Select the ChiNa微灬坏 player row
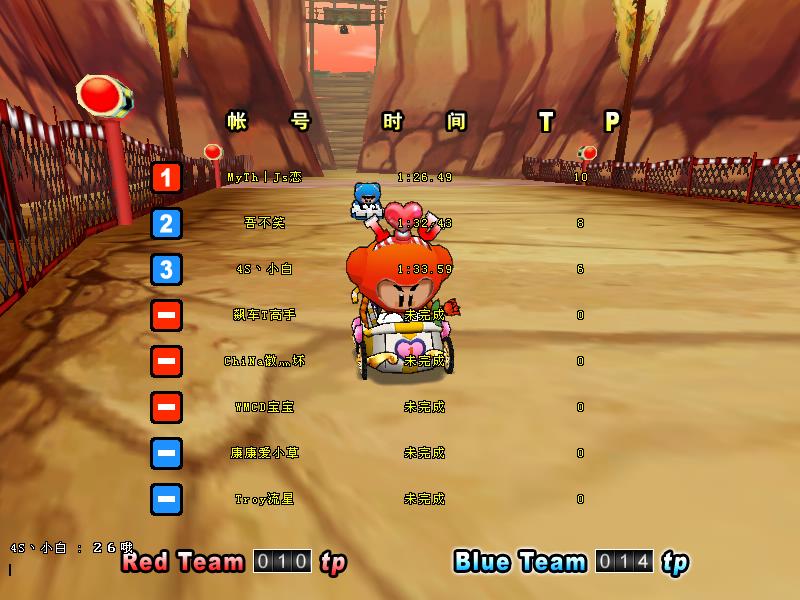The height and width of the screenshot is (600, 800). [264, 361]
